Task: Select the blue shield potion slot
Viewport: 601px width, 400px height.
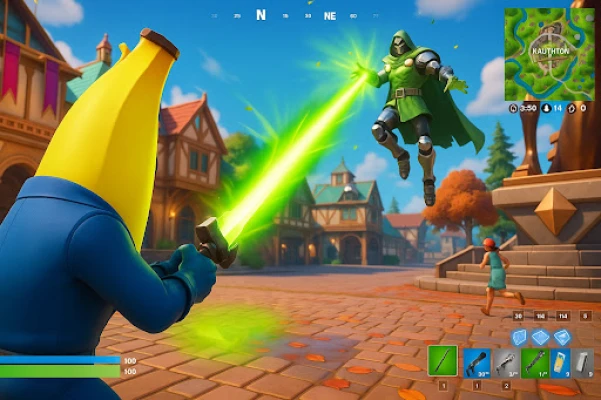Action: pos(559,361)
